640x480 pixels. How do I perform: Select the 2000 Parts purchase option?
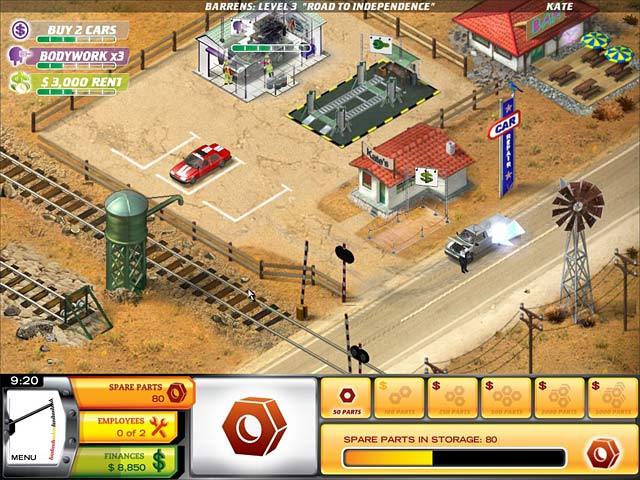tap(612, 398)
